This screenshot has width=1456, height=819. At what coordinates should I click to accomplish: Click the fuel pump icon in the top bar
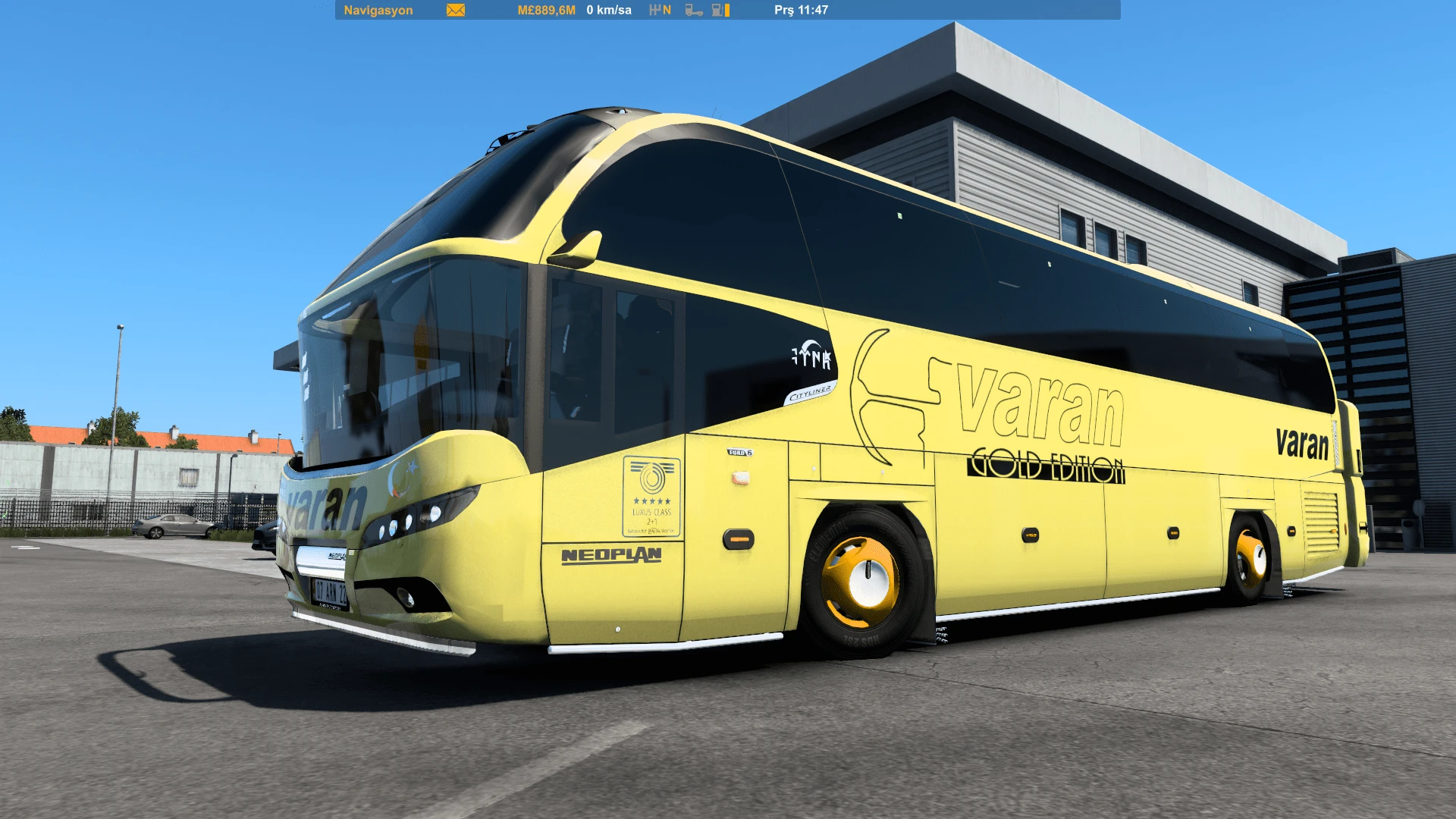[x=716, y=11]
